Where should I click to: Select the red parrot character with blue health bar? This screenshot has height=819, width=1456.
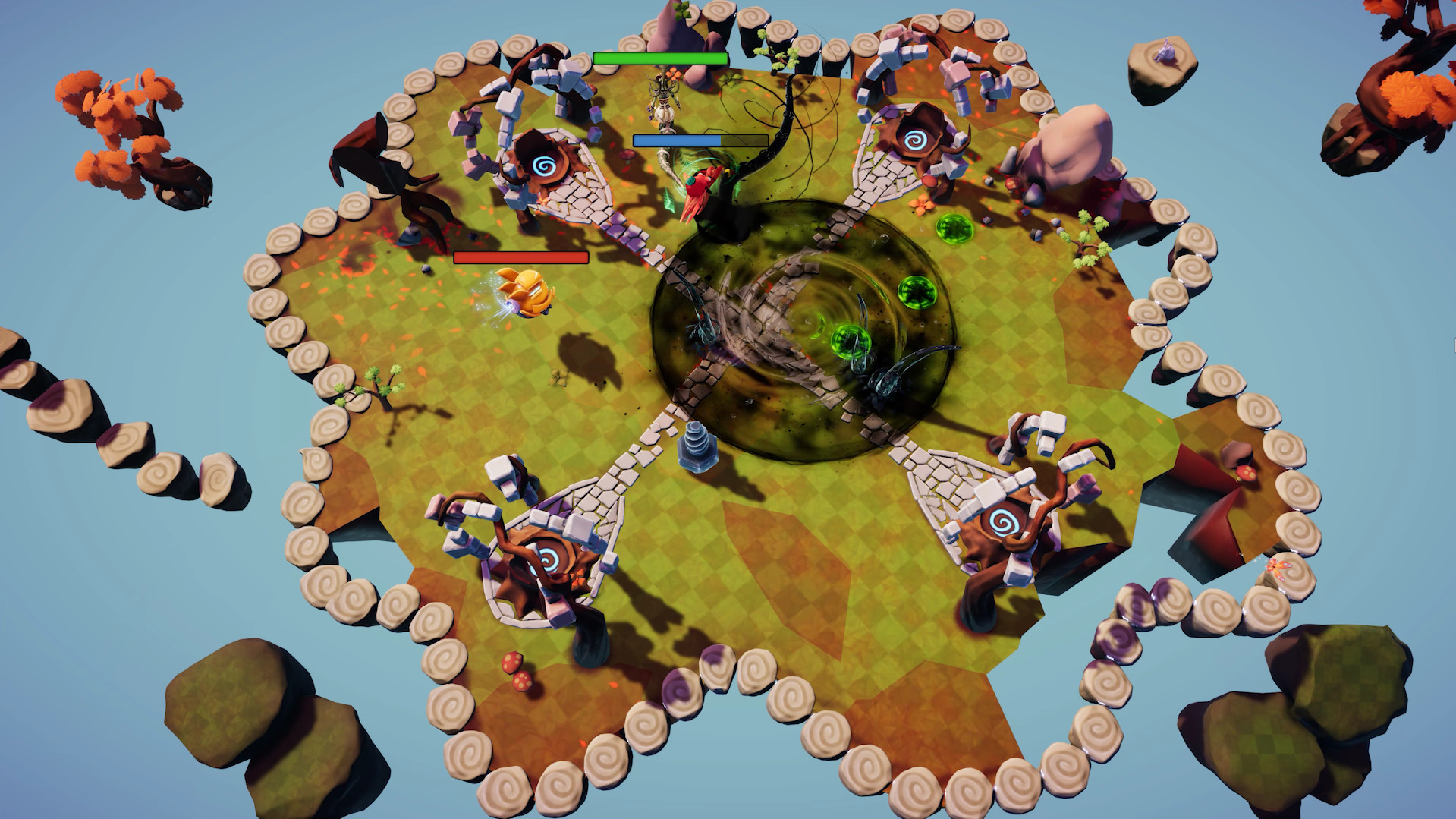point(701,192)
